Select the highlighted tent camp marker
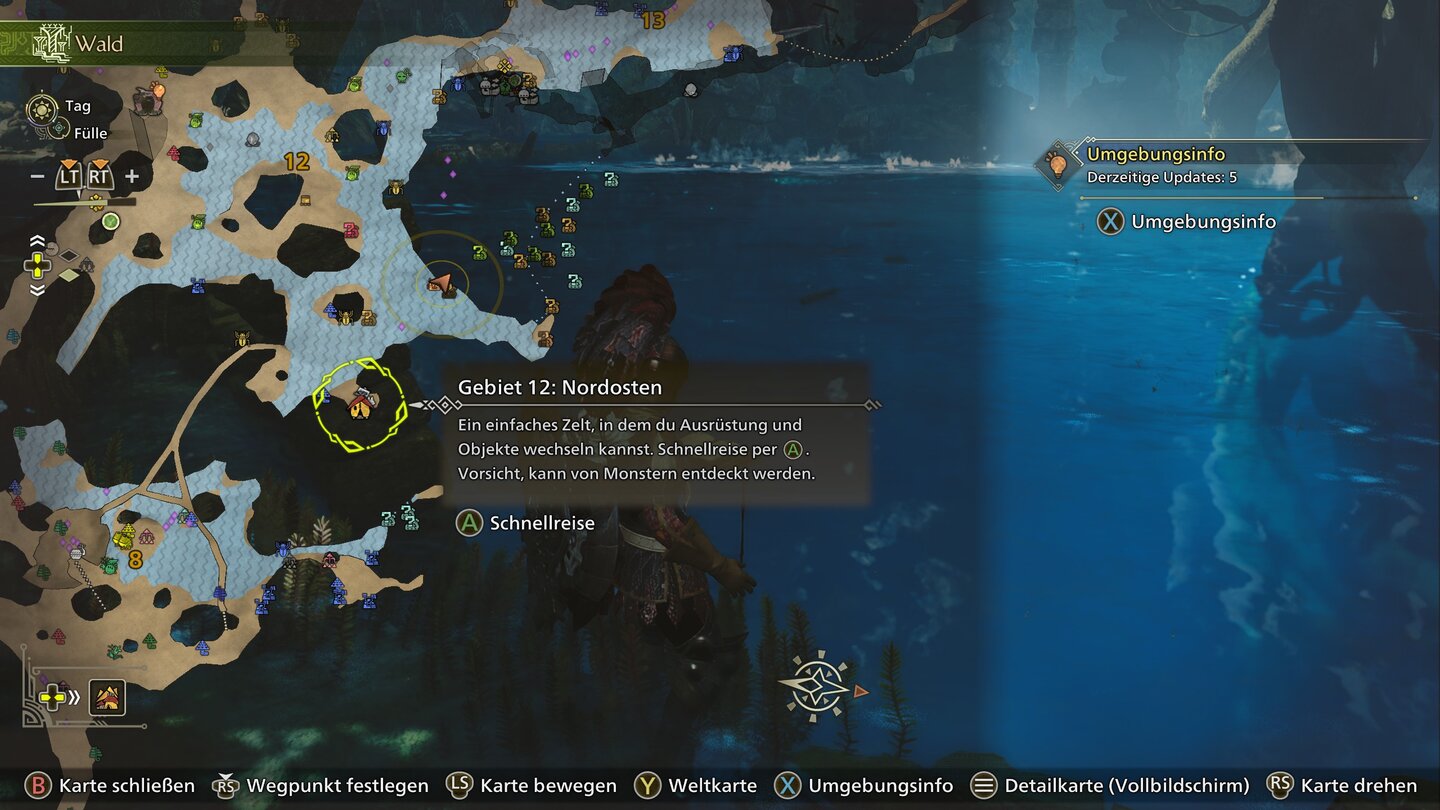 point(360,405)
